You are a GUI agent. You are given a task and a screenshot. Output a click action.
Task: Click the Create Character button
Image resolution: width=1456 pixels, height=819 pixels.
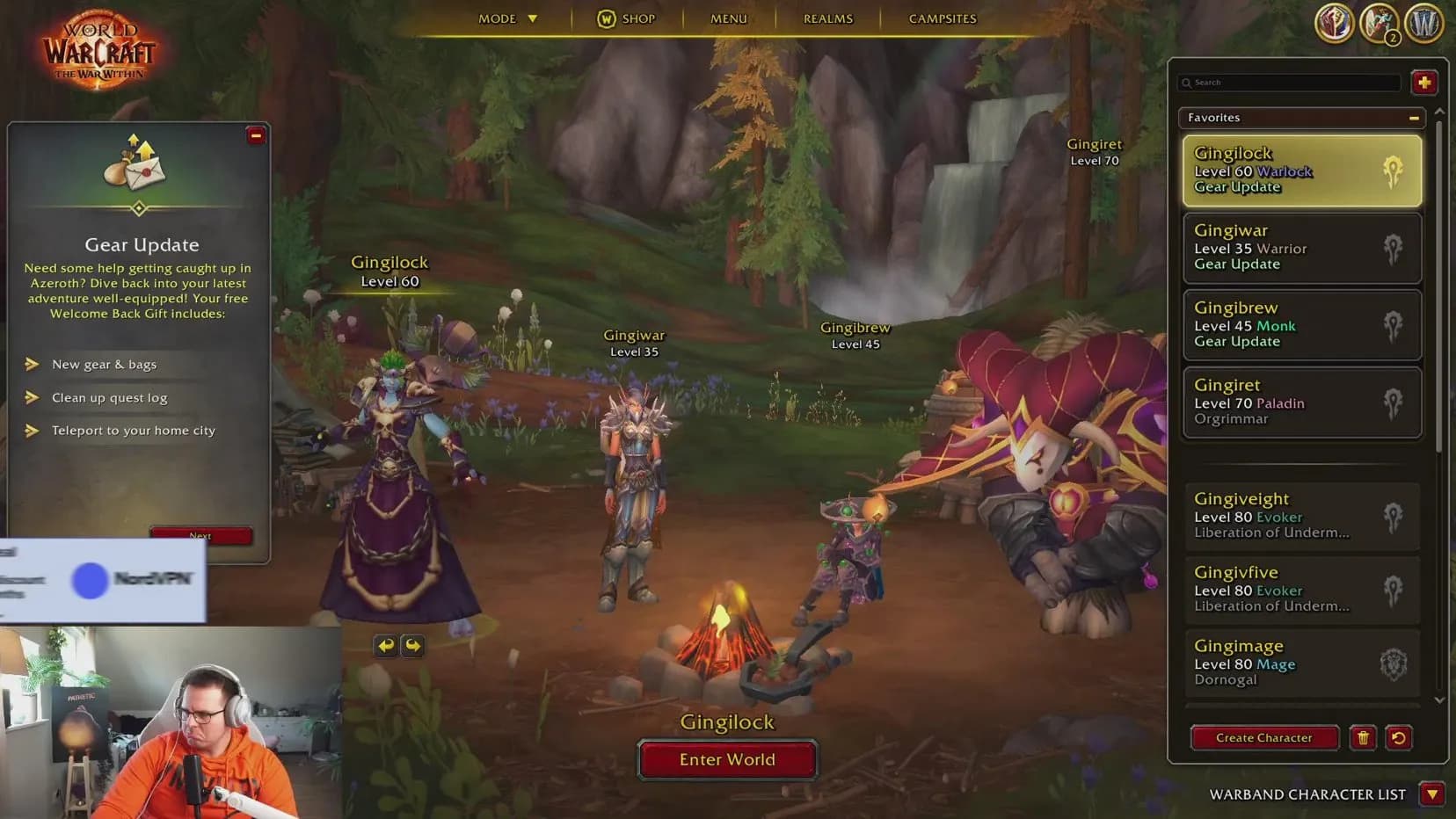(x=1263, y=738)
